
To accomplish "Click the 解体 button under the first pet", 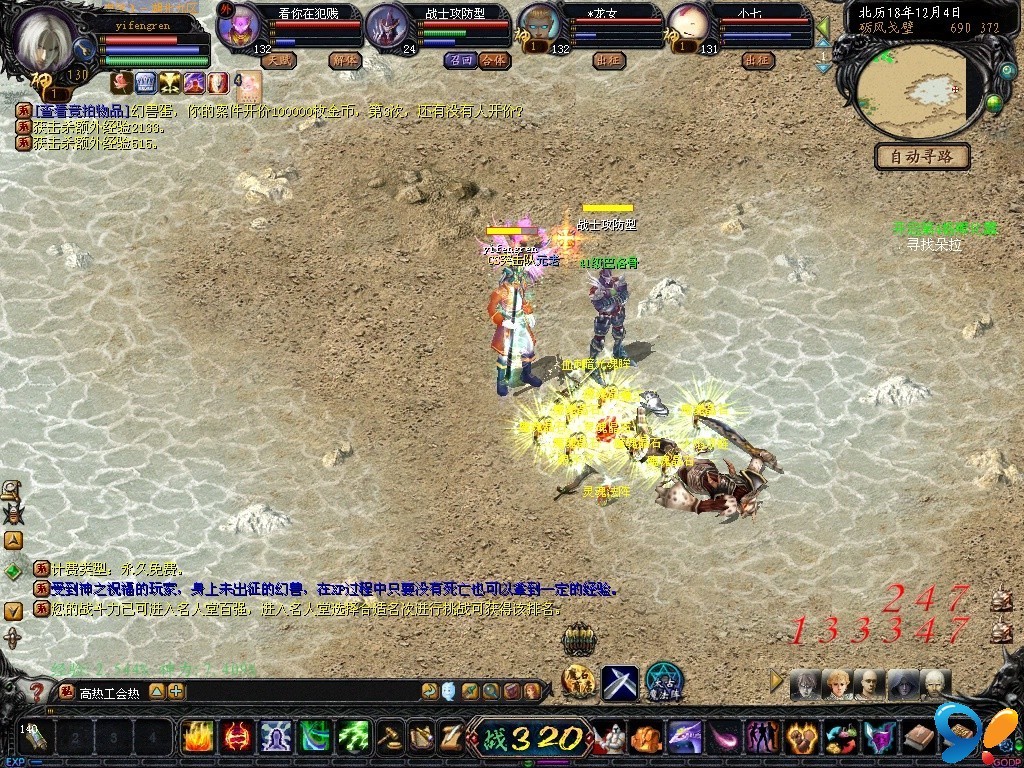I will click(x=344, y=60).
